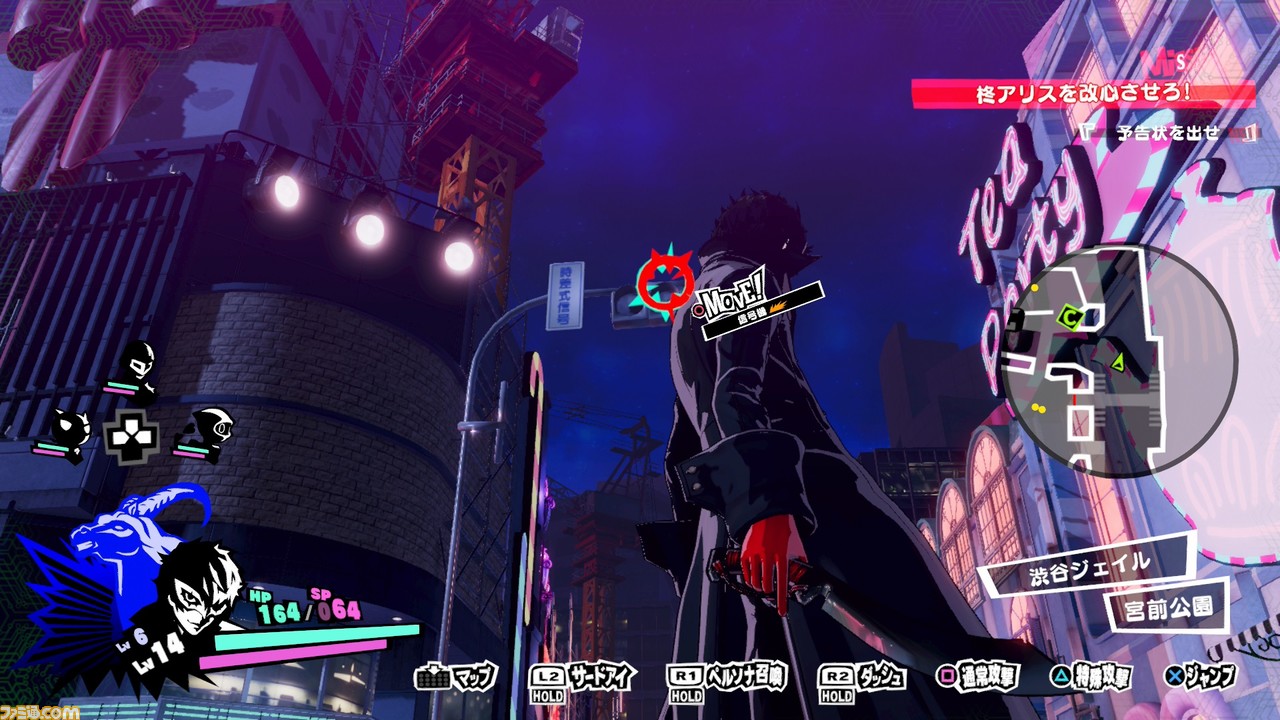Activate the サードアイ third eye option
This screenshot has height=720, width=1280.
(583, 678)
